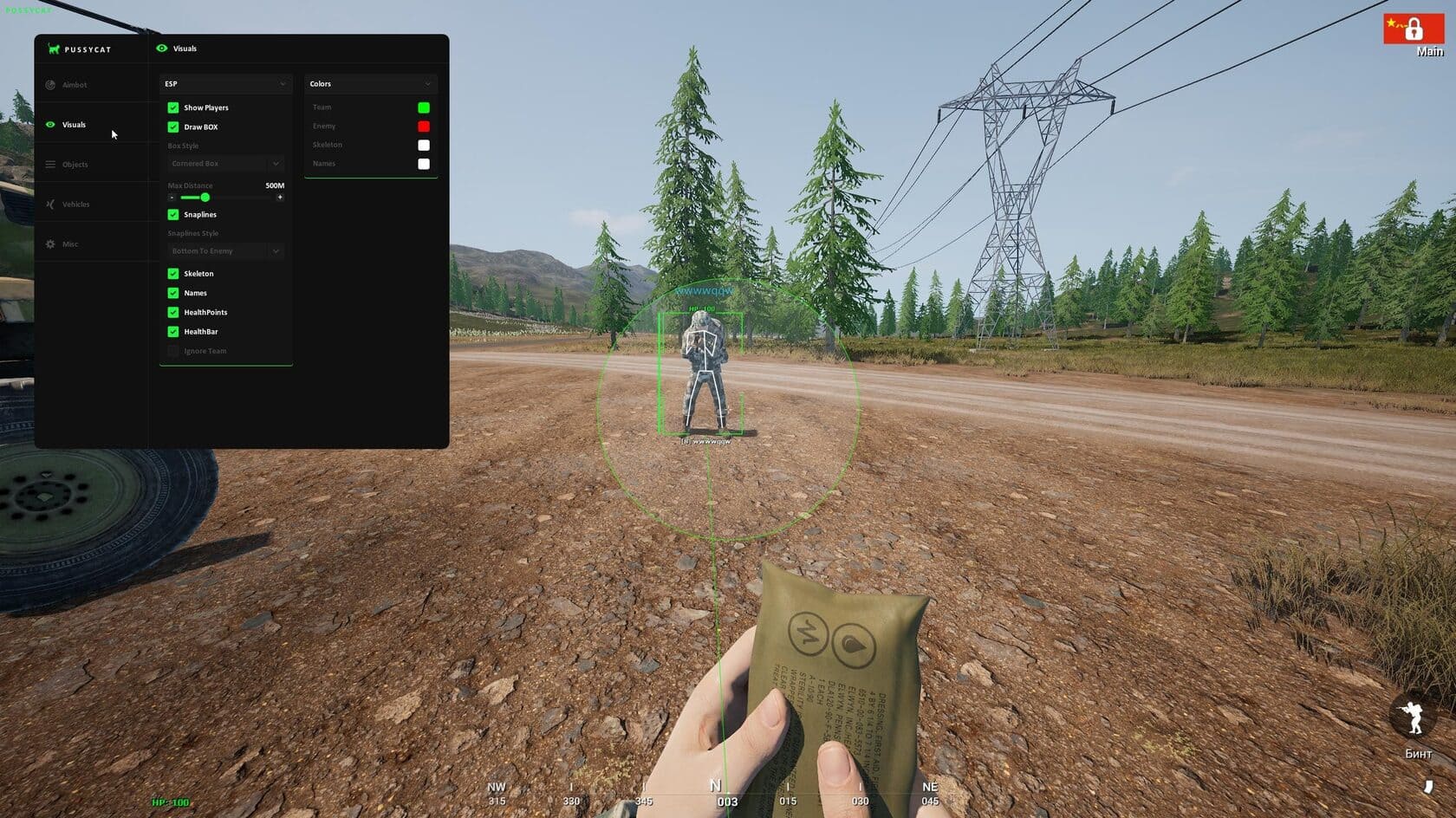Screen dimensions: 1456x818
Task: Switch to the Objects tab
Action: (75, 165)
